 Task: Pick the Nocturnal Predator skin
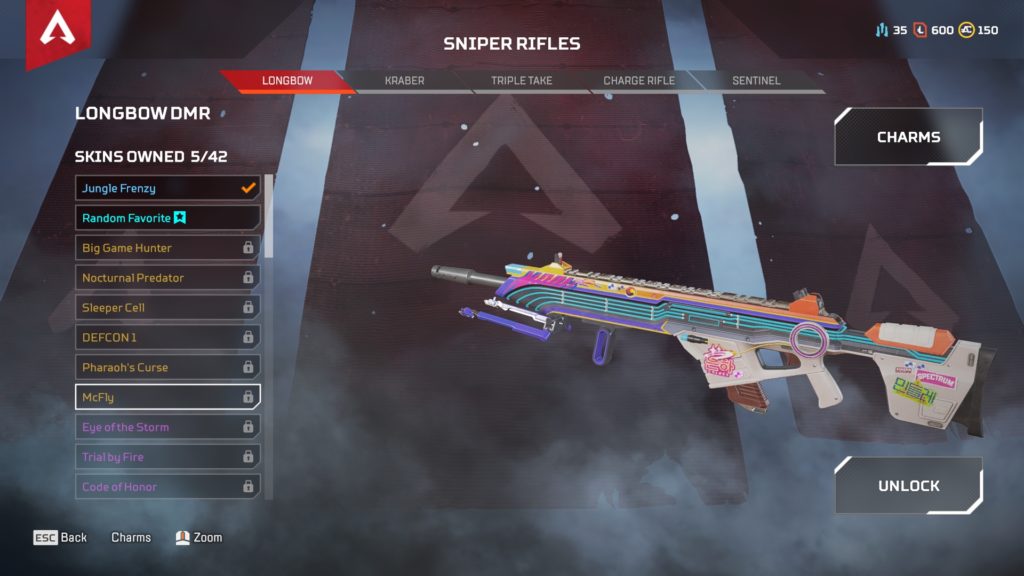click(167, 278)
